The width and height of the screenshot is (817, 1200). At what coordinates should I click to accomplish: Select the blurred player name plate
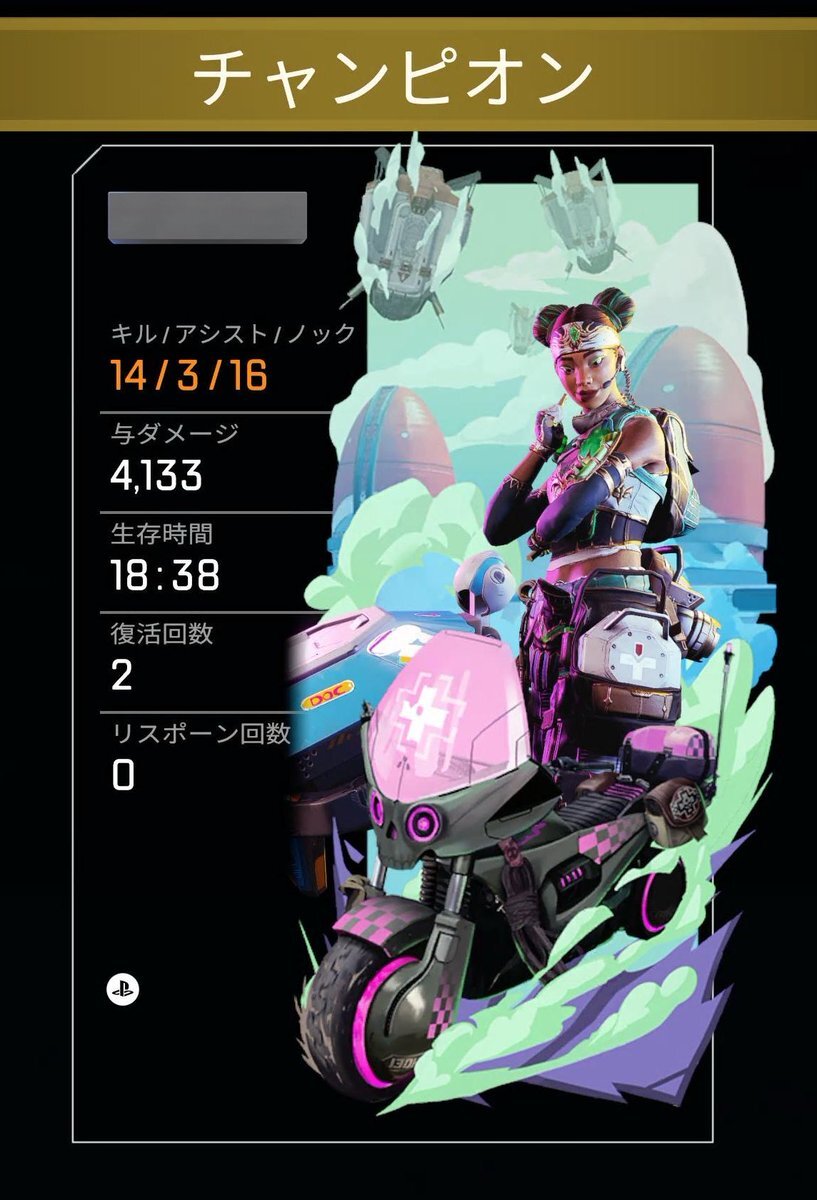coord(207,217)
